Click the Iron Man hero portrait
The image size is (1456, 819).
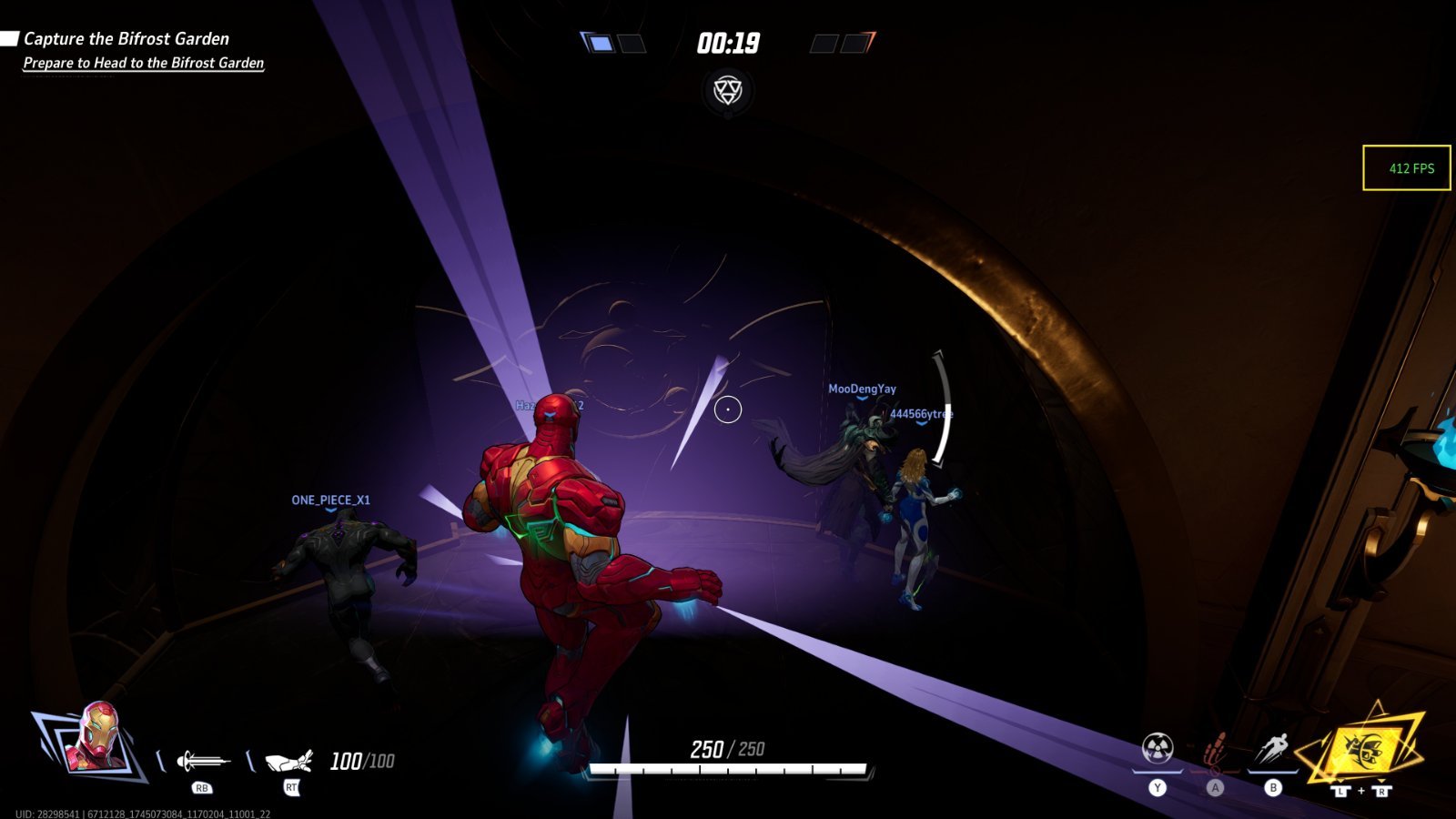pyautogui.click(x=96, y=737)
